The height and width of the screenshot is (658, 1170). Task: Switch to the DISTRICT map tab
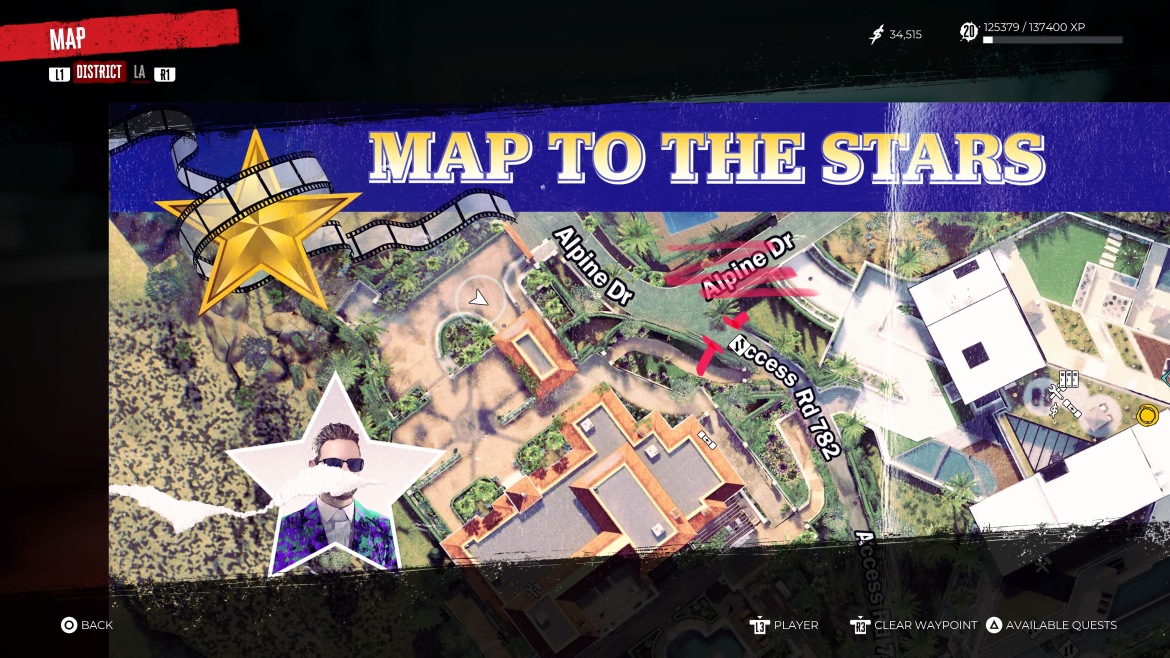point(99,73)
